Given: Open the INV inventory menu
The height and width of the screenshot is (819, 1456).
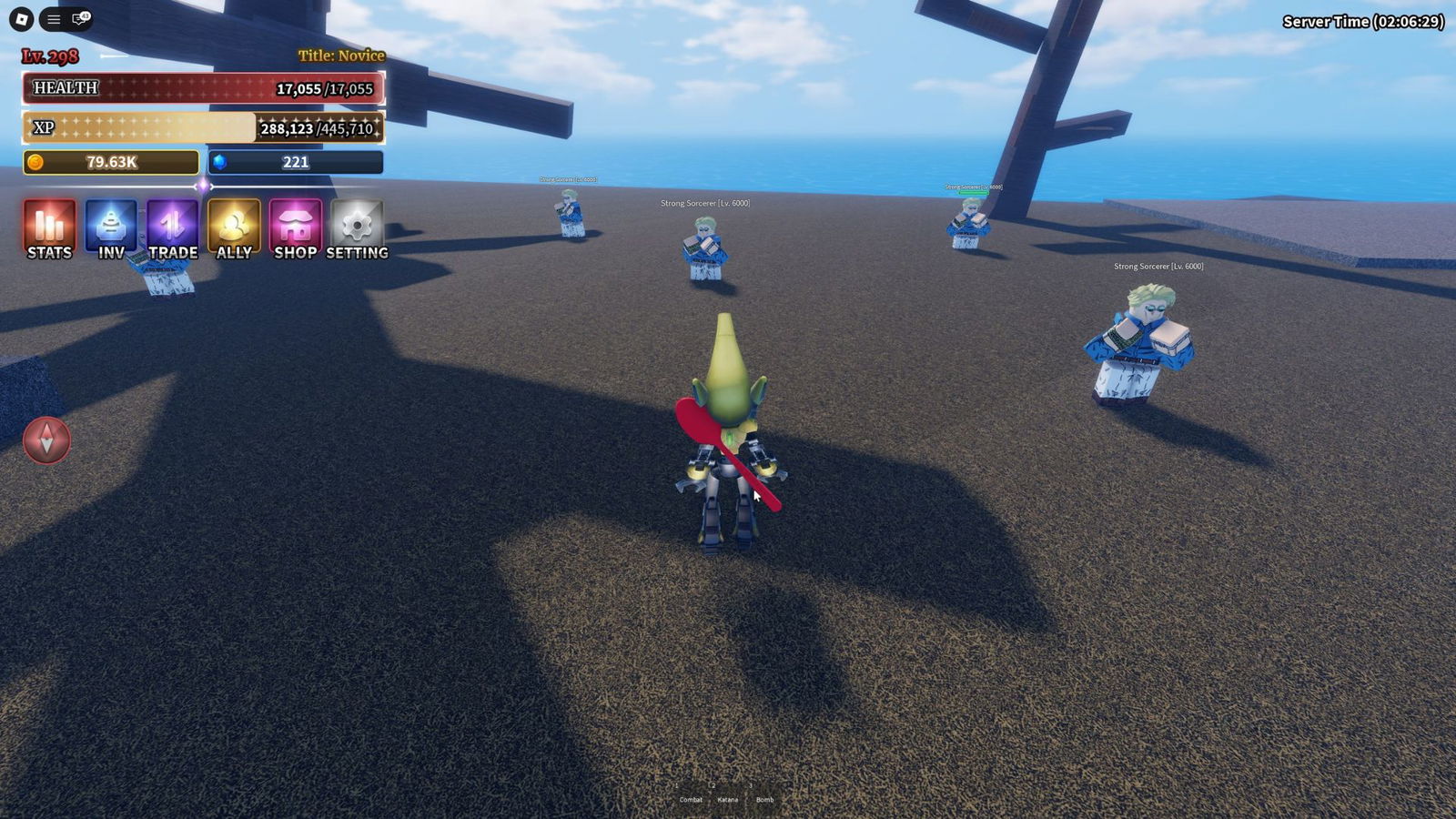Looking at the screenshot, I should [111, 229].
